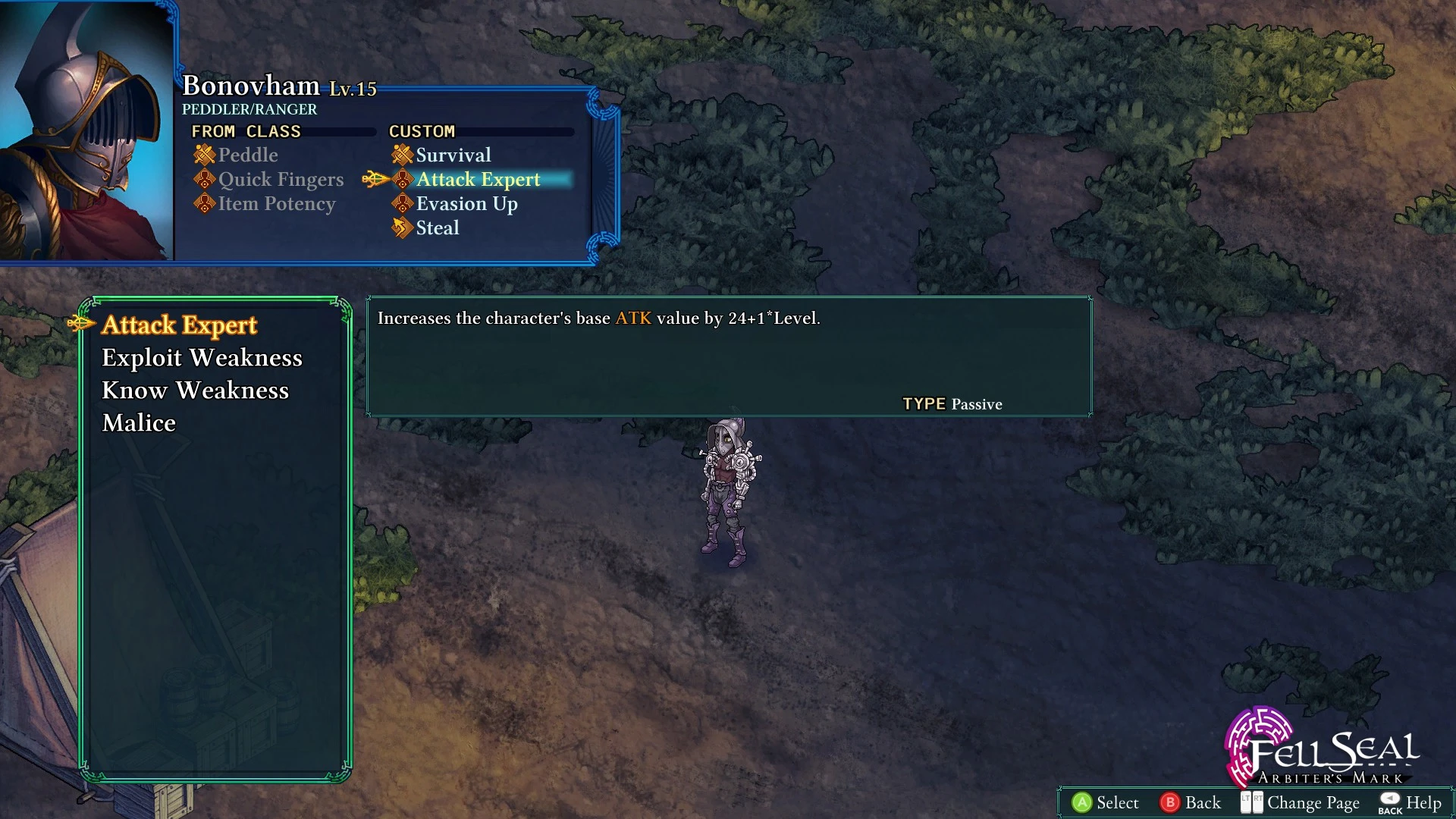Select the Malice passive
The height and width of the screenshot is (819, 1456).
(x=139, y=423)
